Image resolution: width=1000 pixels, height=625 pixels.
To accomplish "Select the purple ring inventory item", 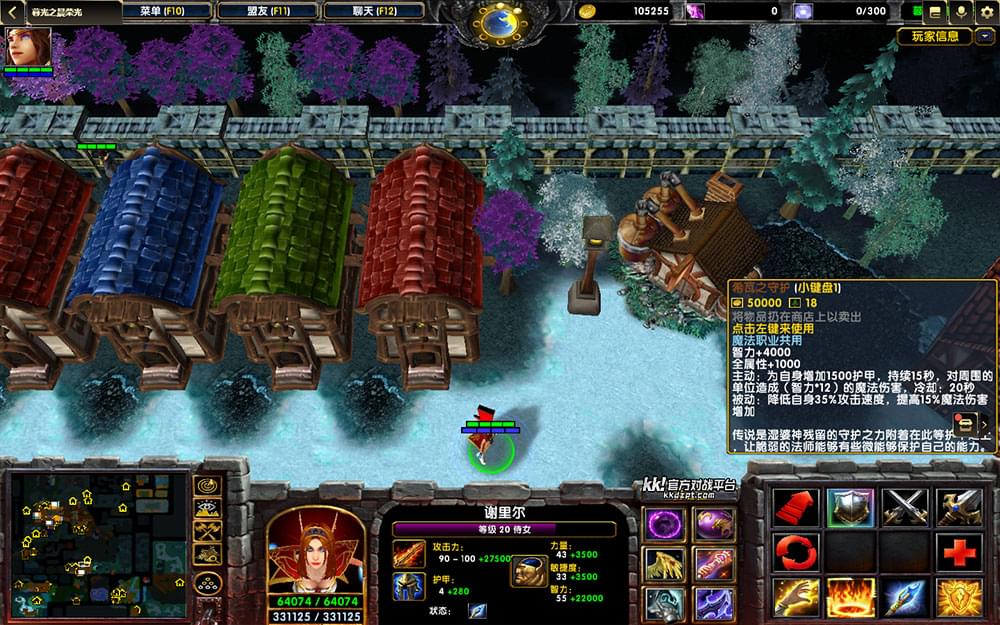I will 664,523.
